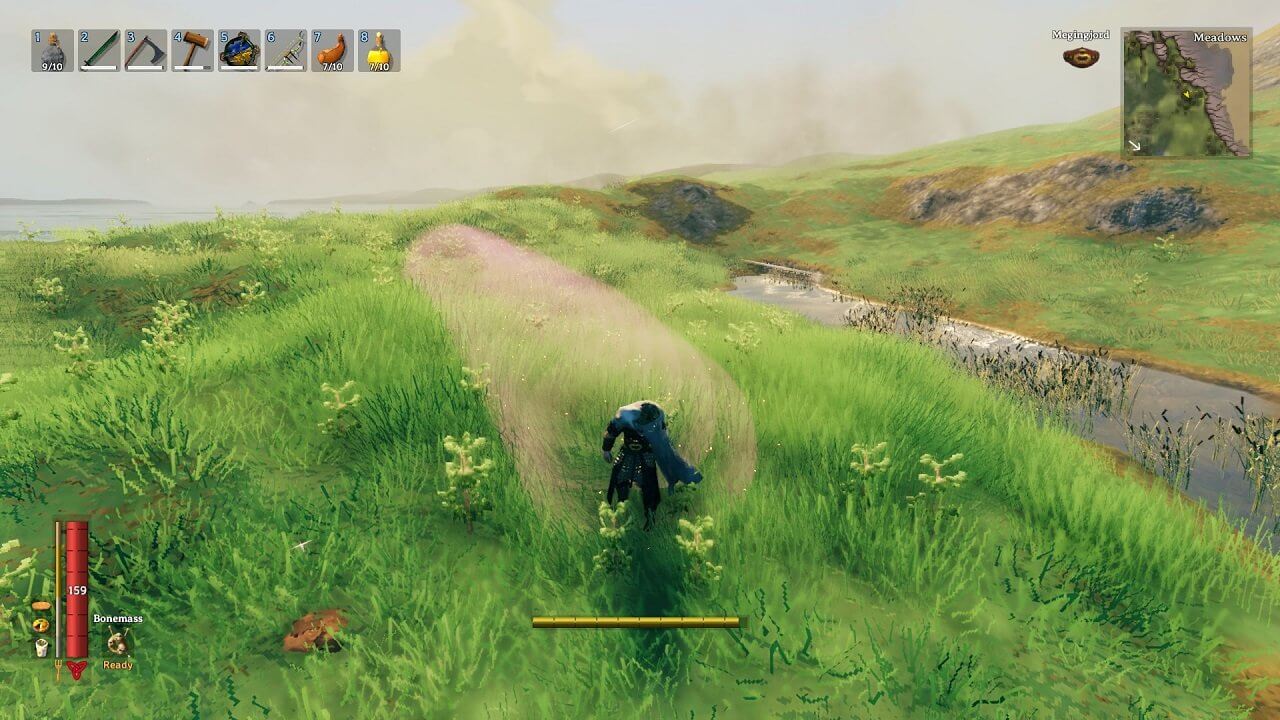Screen dimensions: 1280x720
Task: Equip the wooden hammer in slot 4
Action: (x=192, y=50)
